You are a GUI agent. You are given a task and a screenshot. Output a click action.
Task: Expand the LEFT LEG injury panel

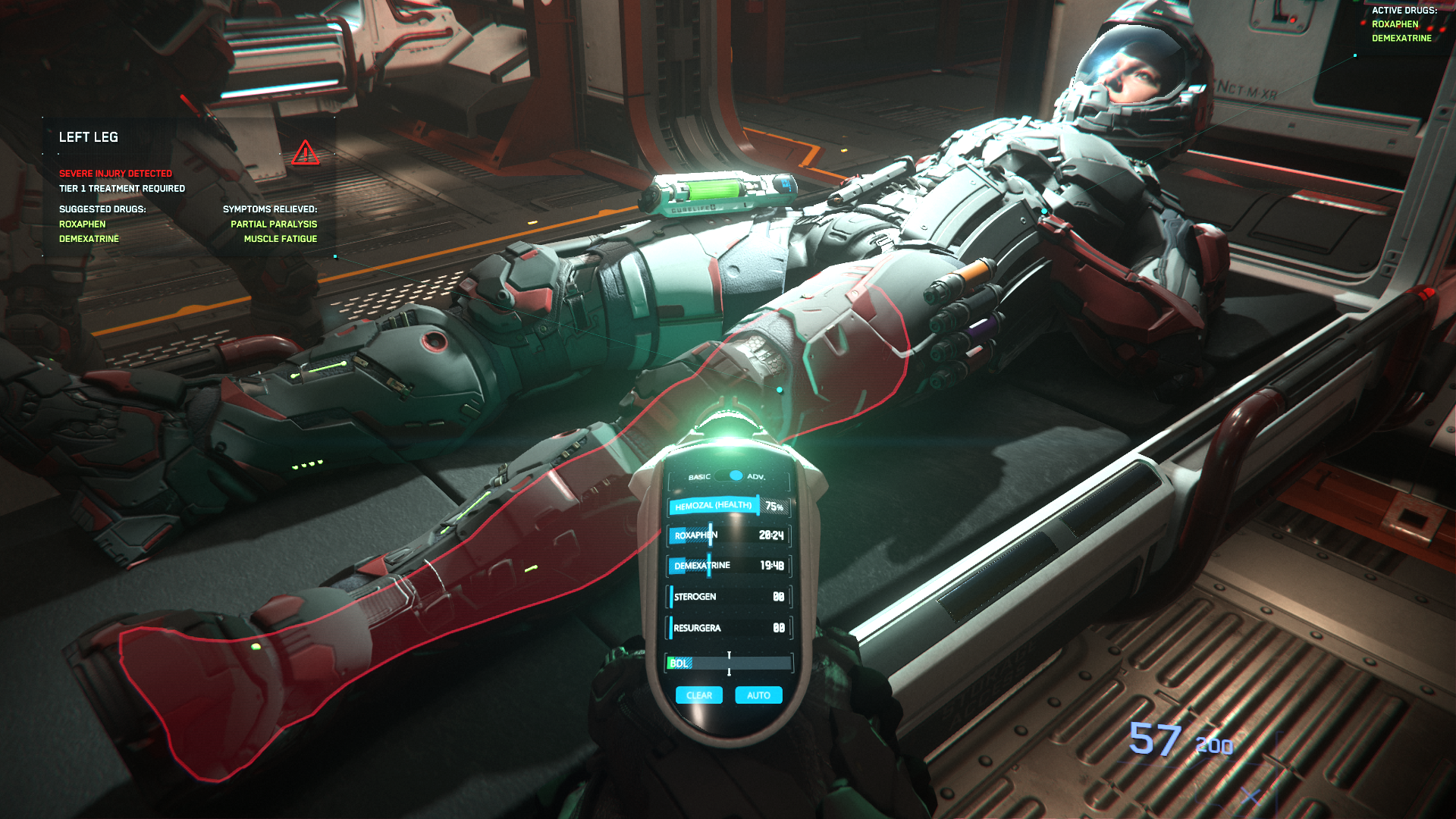click(x=89, y=137)
